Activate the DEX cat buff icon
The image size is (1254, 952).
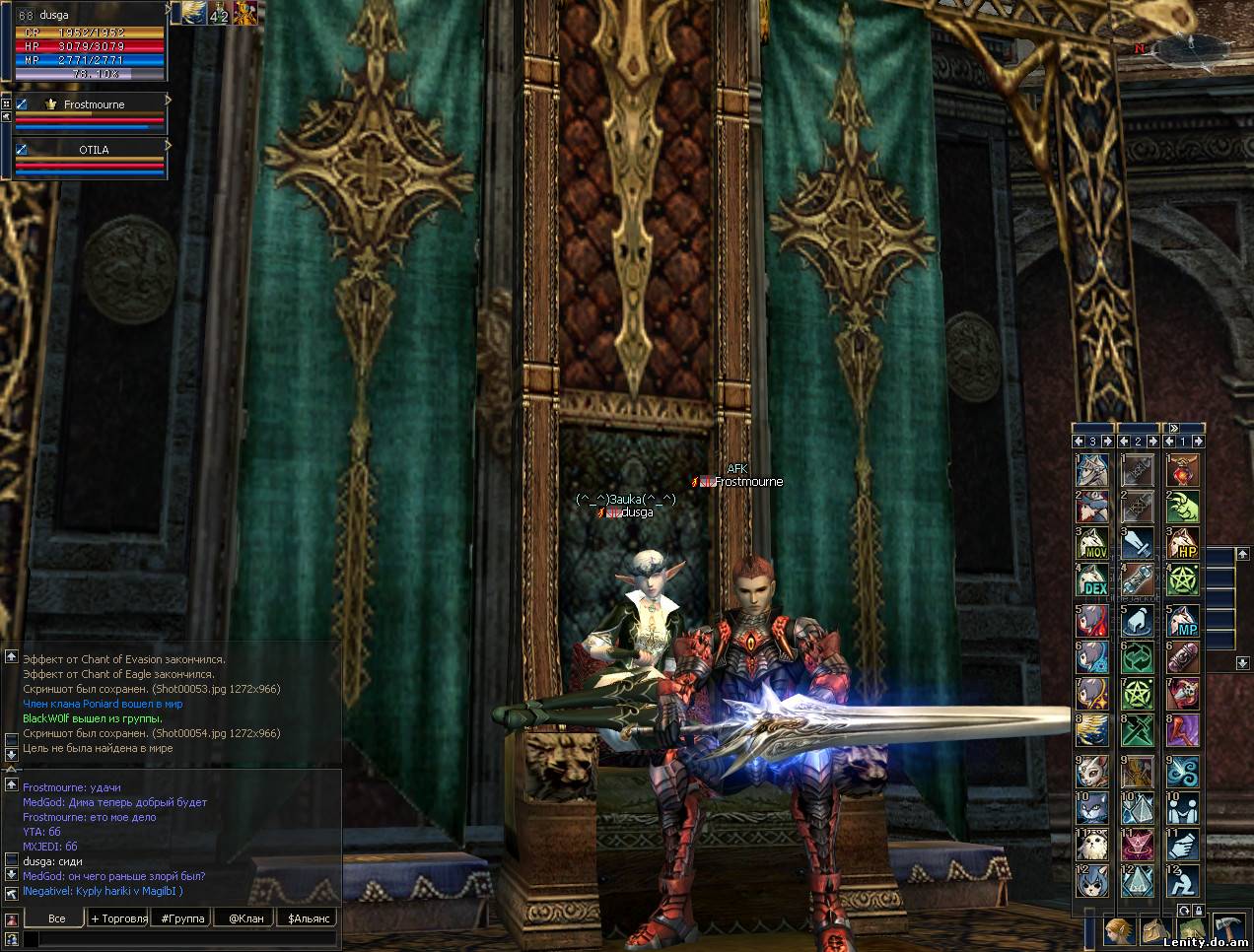[1092, 581]
